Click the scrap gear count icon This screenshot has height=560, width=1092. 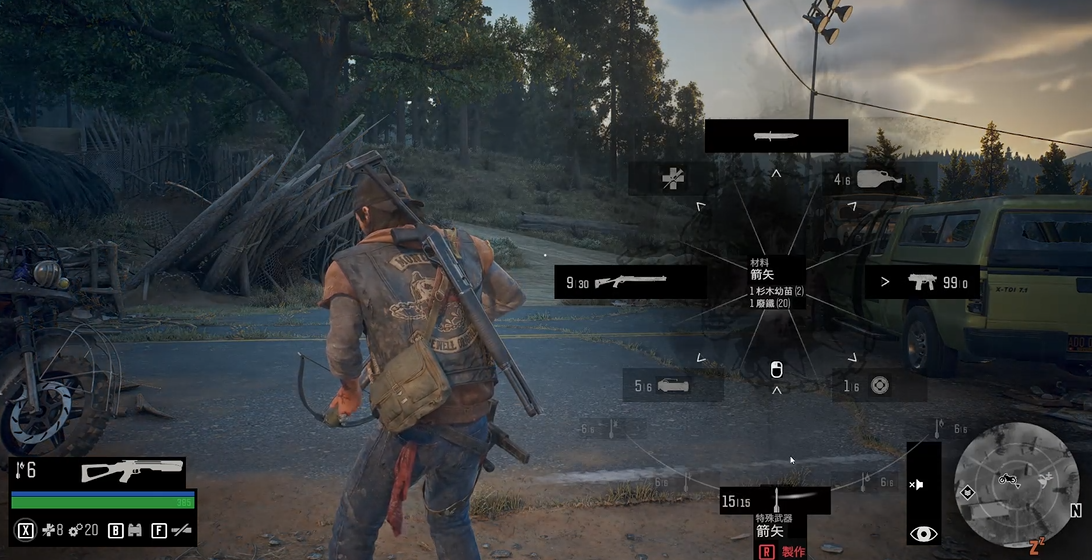[x=75, y=530]
